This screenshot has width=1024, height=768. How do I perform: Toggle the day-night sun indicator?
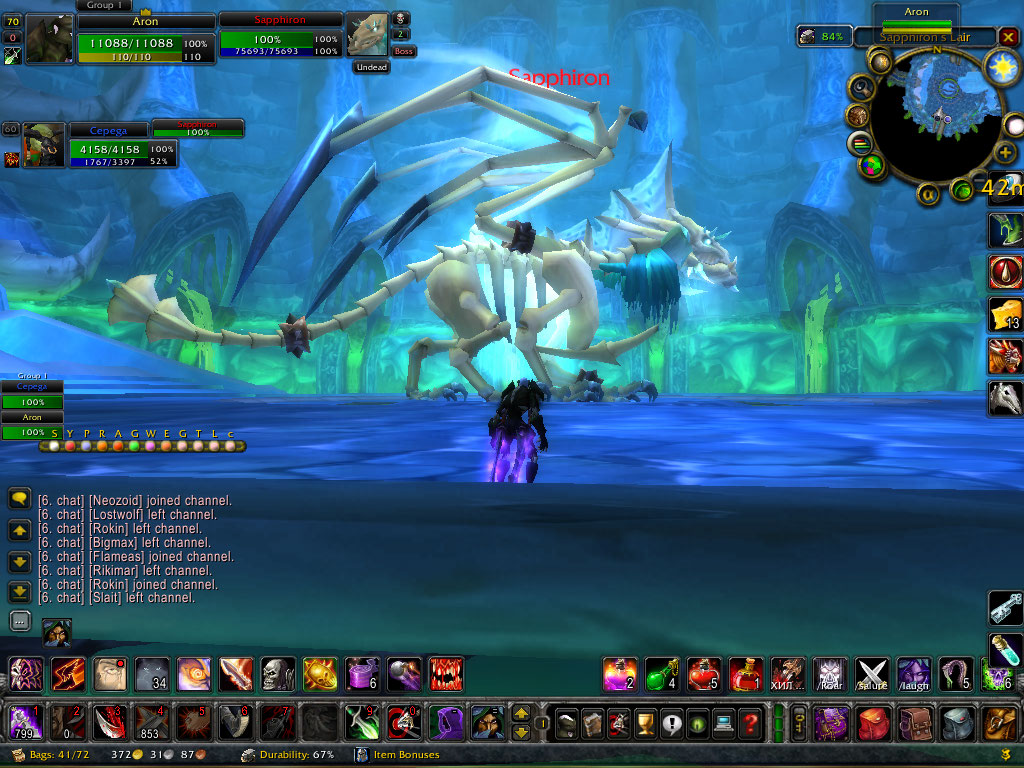pos(999,67)
